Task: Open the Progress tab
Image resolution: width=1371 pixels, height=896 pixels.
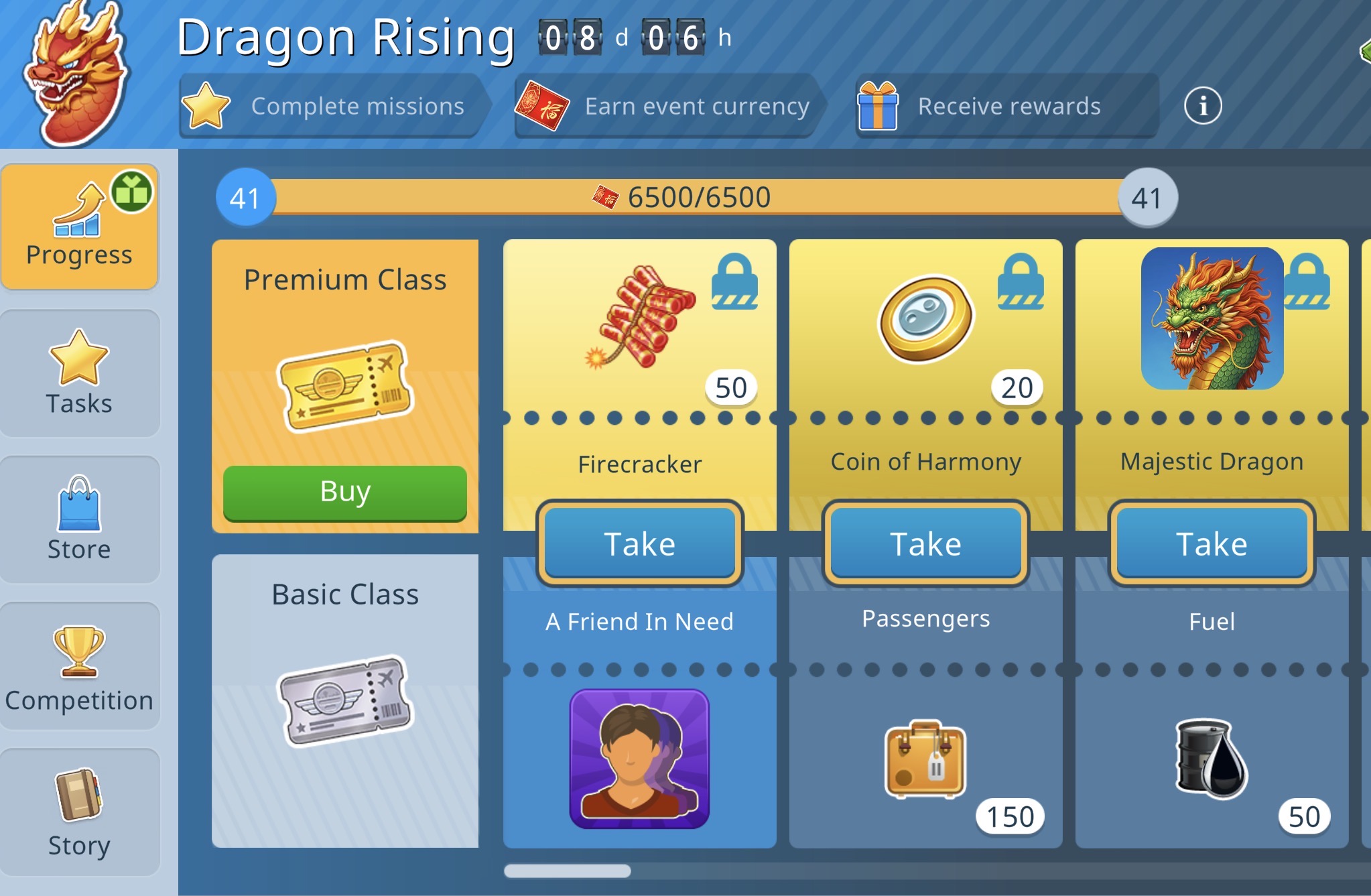Action: 79,227
